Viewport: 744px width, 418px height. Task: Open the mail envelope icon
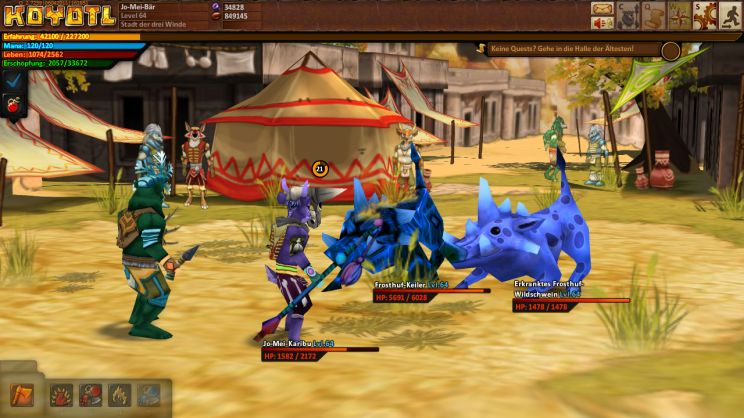tap(602, 10)
